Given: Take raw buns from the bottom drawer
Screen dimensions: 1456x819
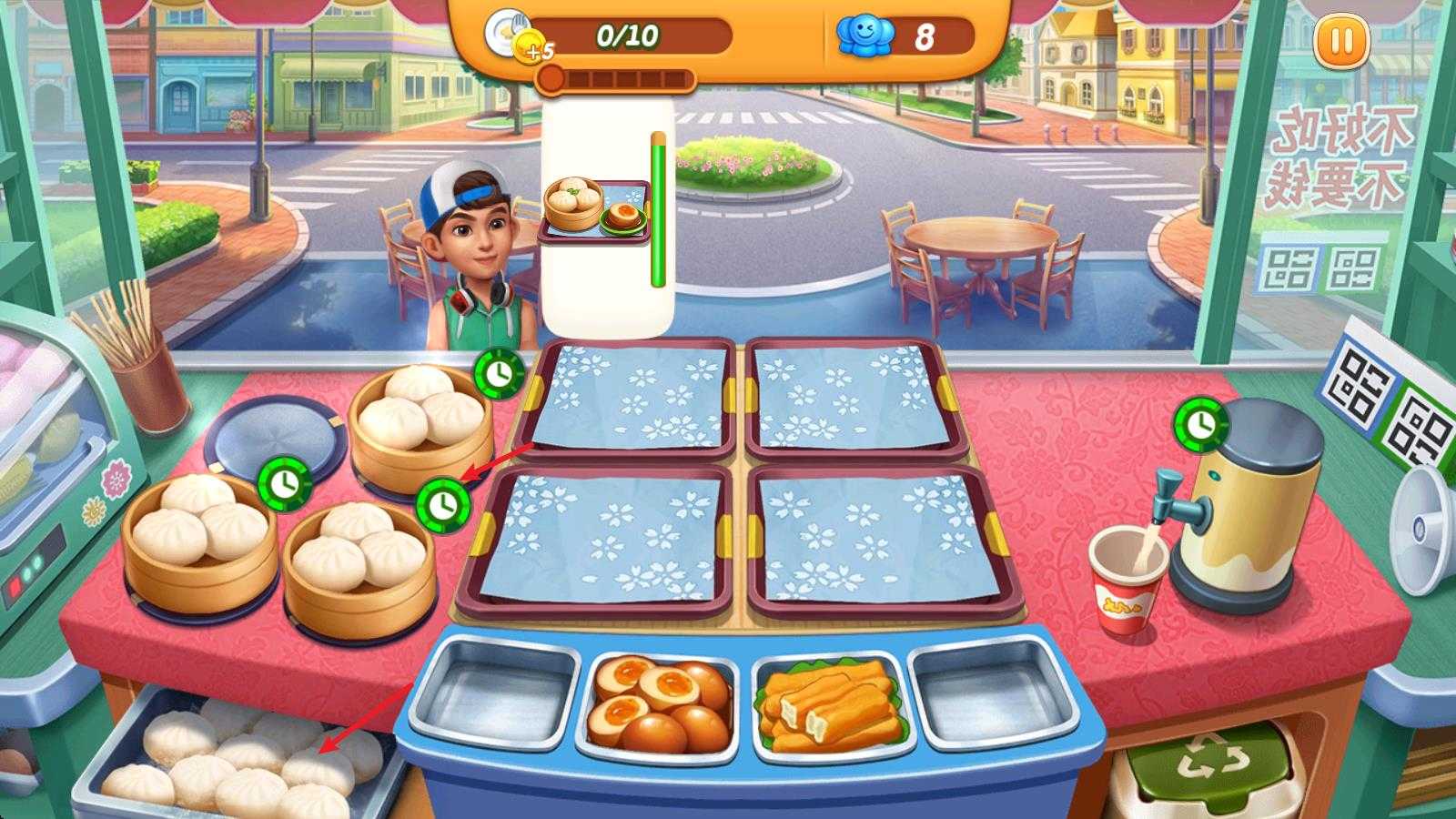Looking at the screenshot, I should point(246,764).
